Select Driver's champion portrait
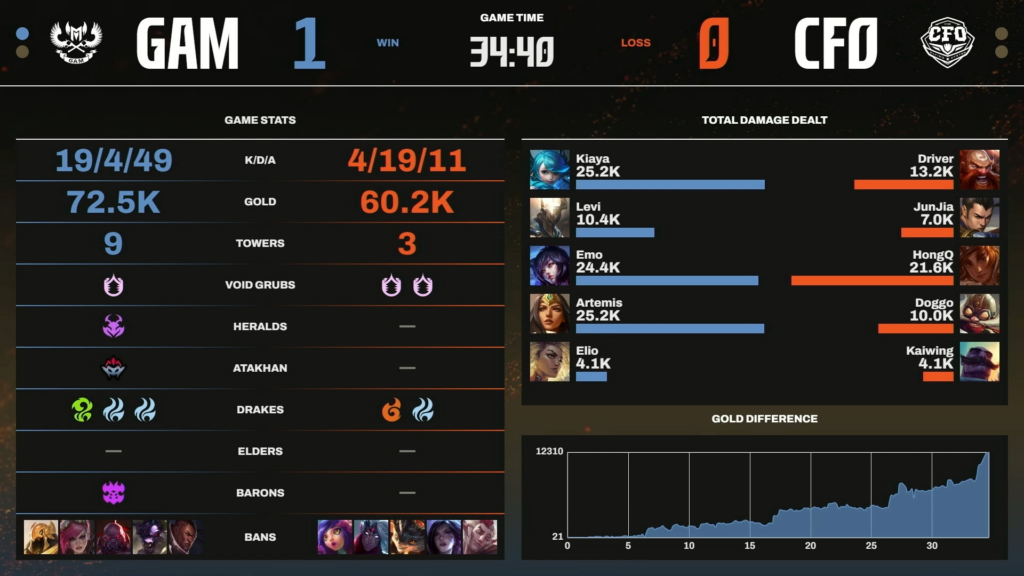The width and height of the screenshot is (1024, 576). (979, 169)
